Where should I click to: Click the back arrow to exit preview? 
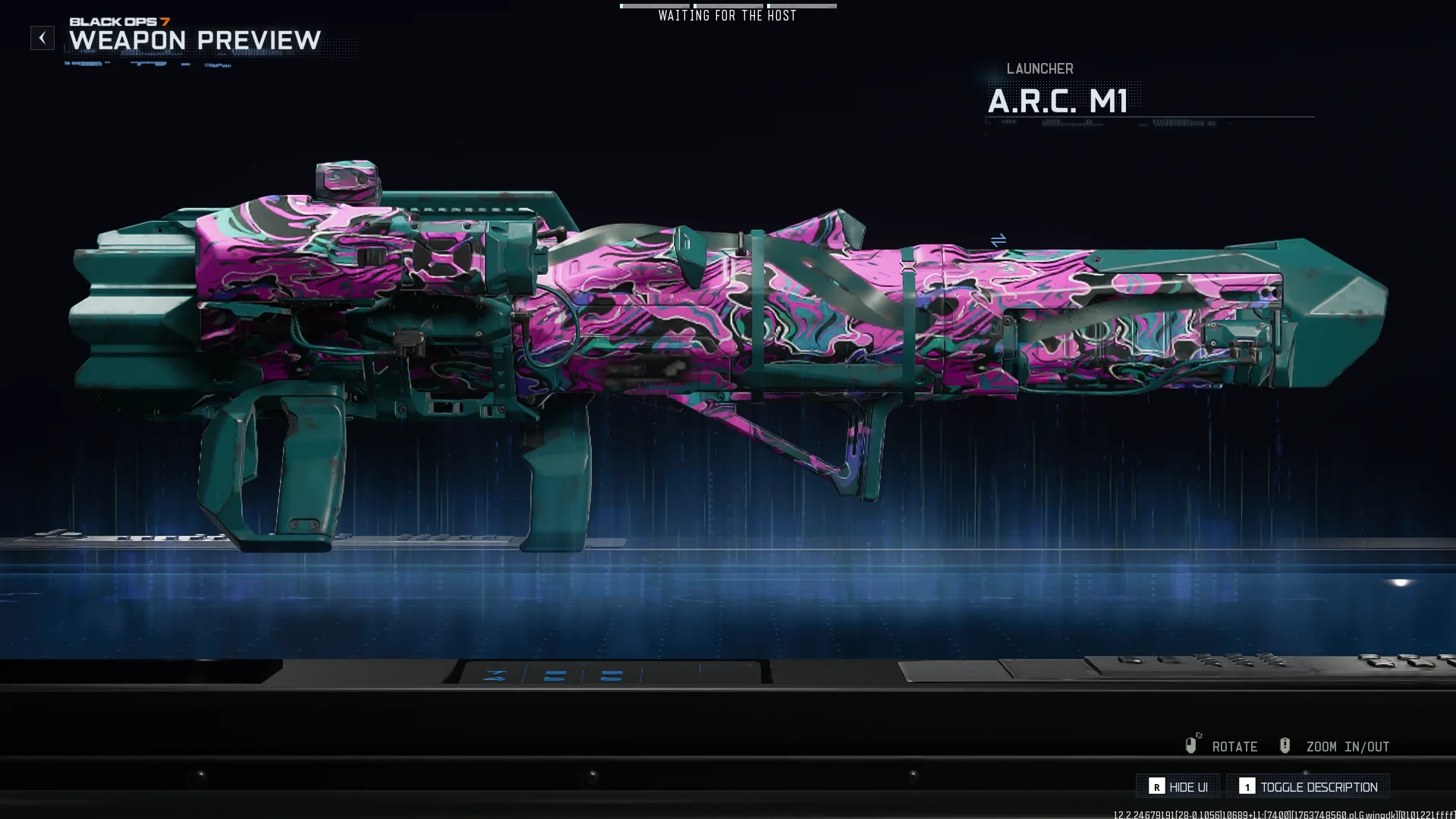pyautogui.click(x=42, y=37)
